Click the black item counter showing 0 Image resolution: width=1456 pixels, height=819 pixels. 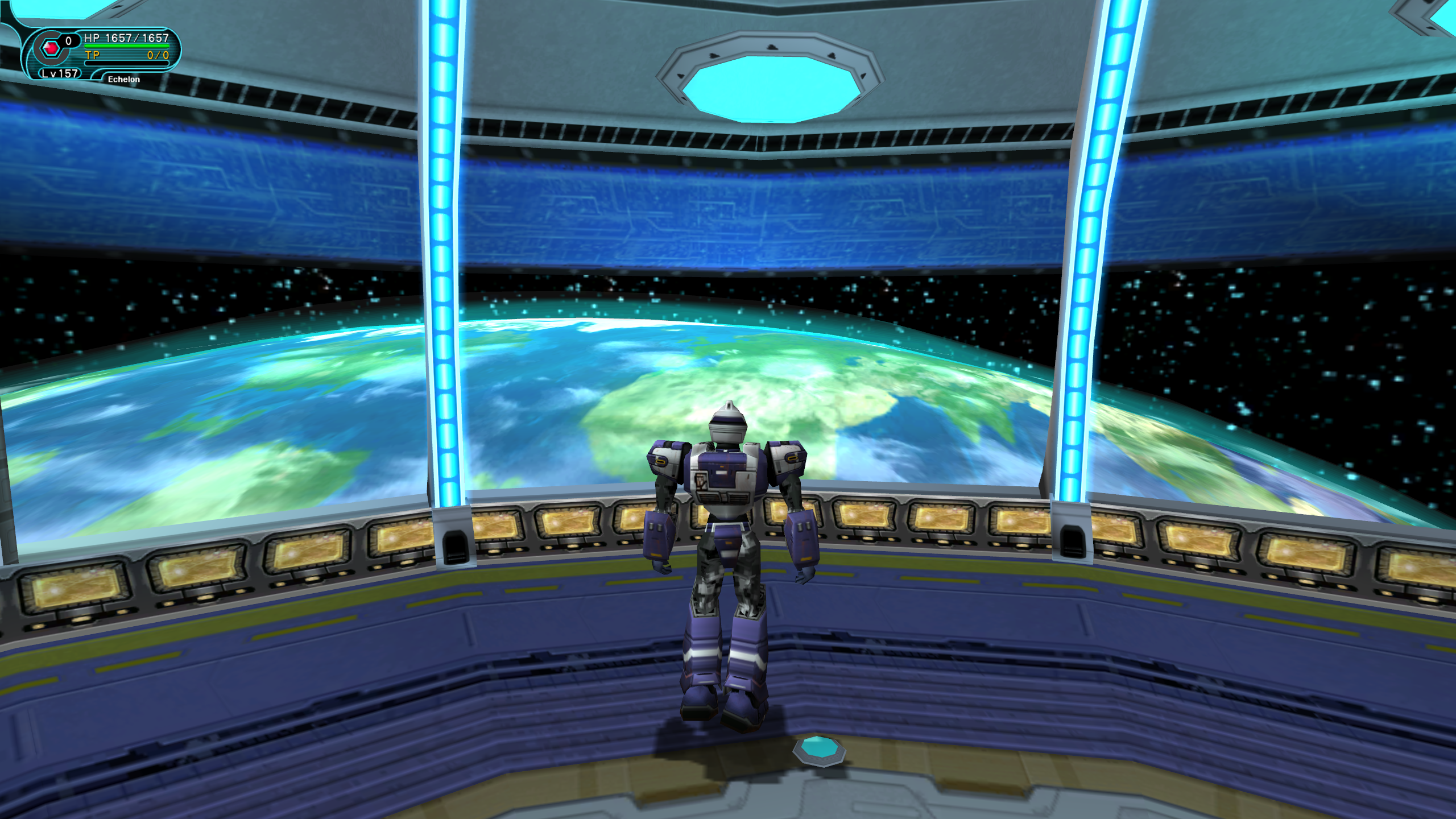(68, 41)
